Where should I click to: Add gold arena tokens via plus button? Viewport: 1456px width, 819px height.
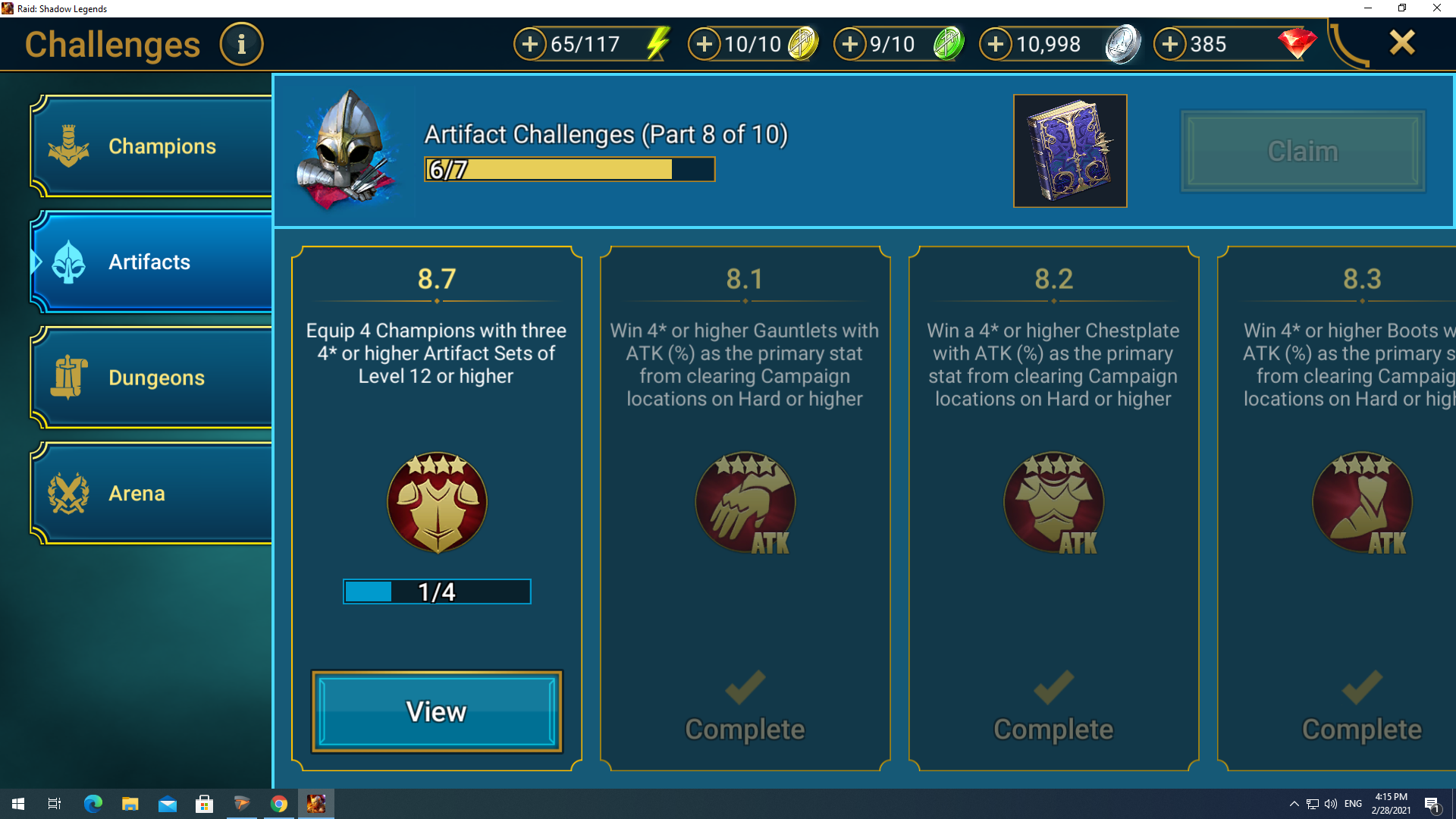pos(704,45)
